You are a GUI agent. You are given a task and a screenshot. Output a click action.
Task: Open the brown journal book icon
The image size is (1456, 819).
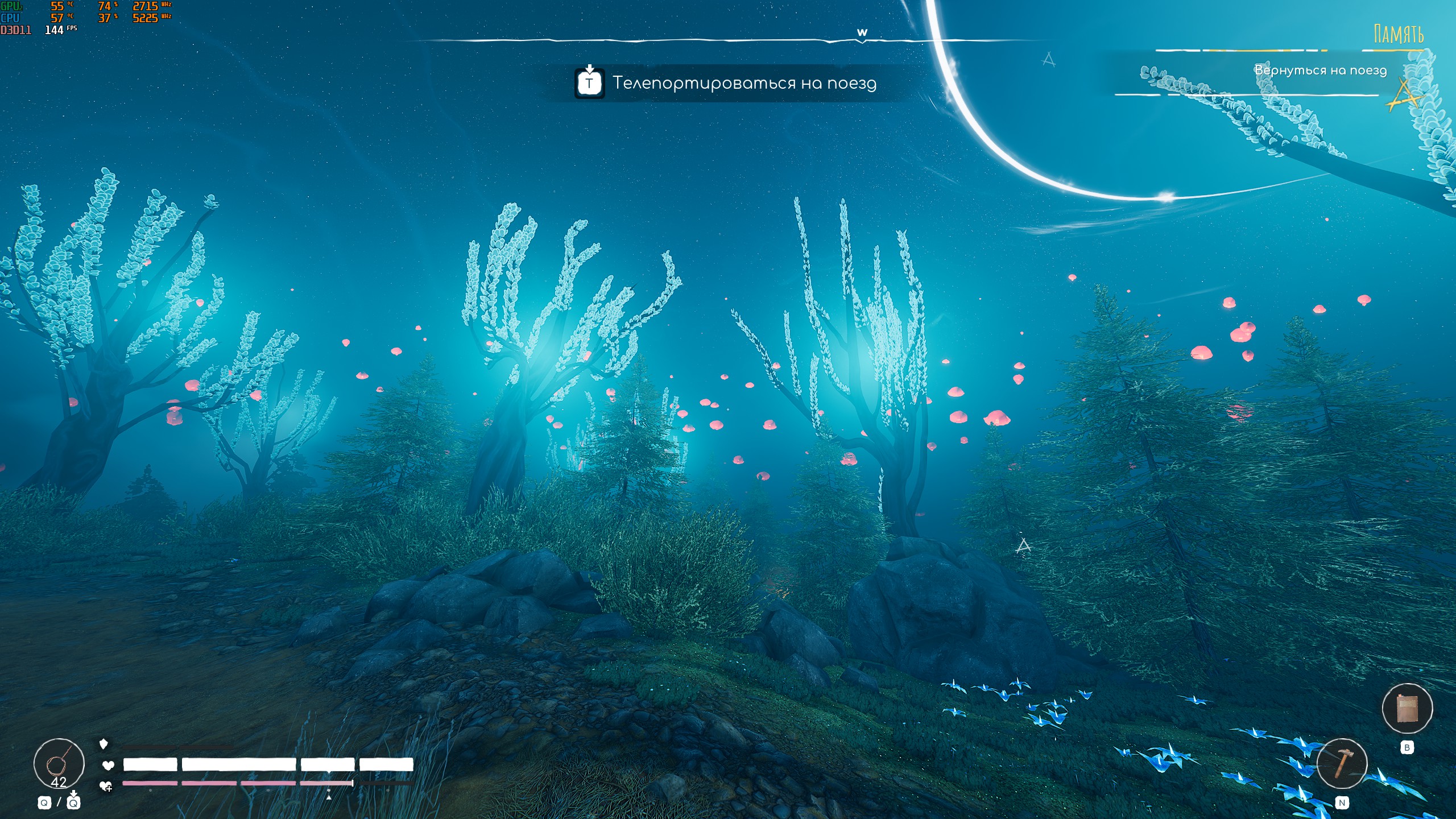[x=1407, y=709]
